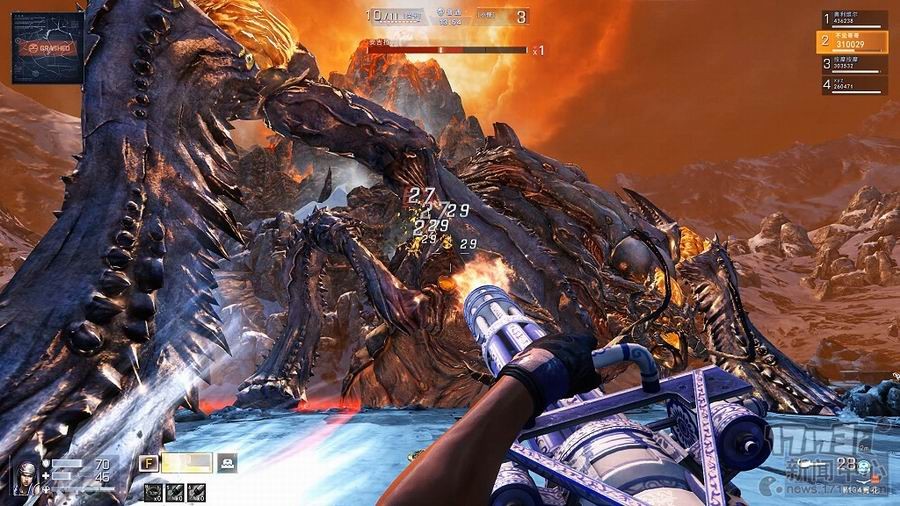Select the rank 3 player row
This screenshot has height=506, width=900.
tap(854, 63)
